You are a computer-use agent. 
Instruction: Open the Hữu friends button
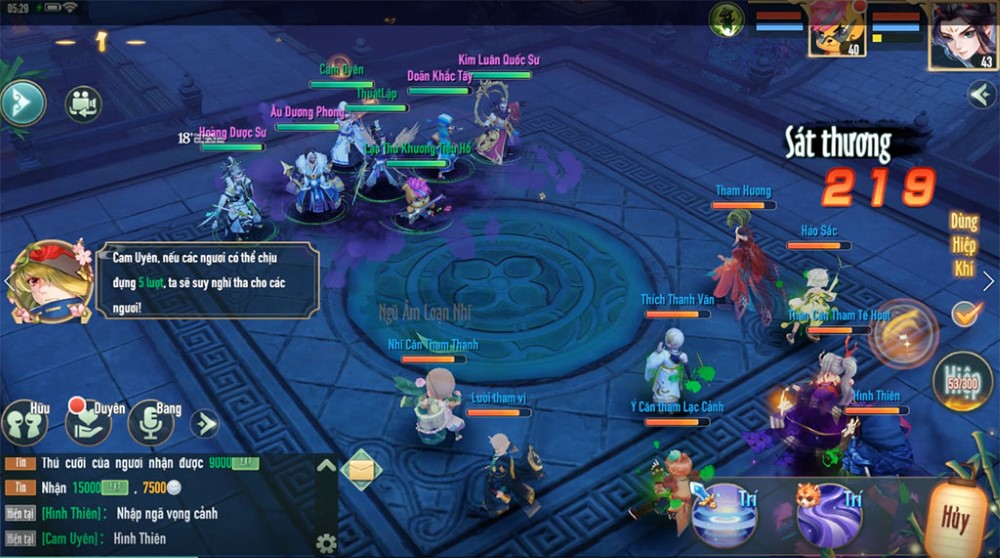click(x=27, y=422)
